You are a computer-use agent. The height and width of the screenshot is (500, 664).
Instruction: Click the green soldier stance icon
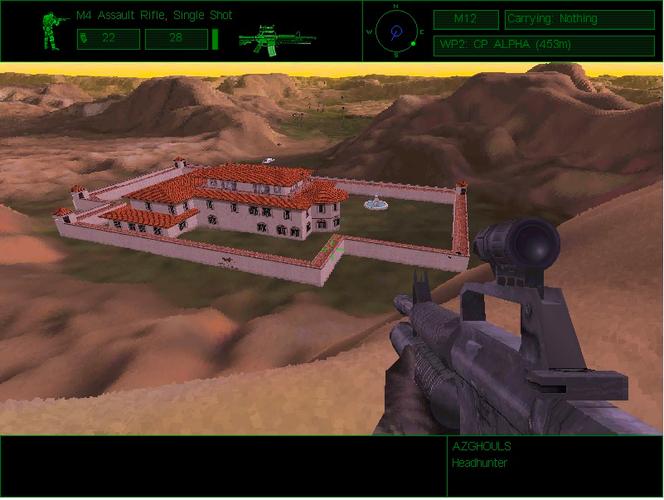(x=49, y=31)
